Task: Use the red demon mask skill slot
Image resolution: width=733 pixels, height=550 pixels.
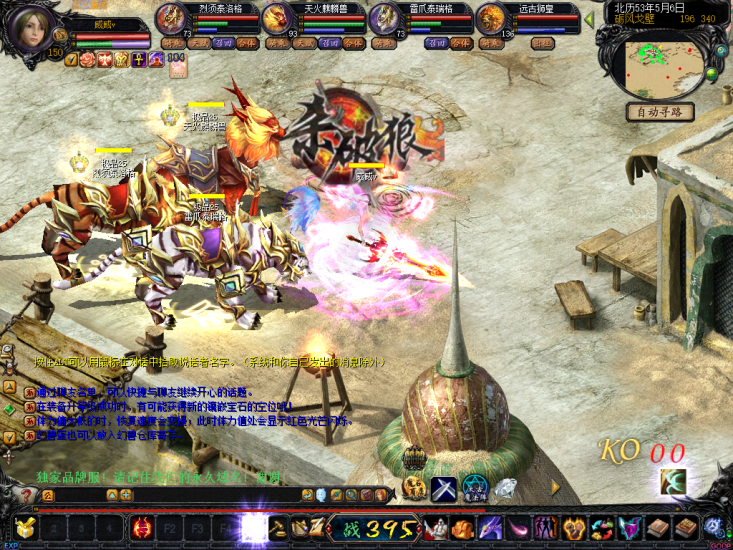Action: (x=142, y=527)
